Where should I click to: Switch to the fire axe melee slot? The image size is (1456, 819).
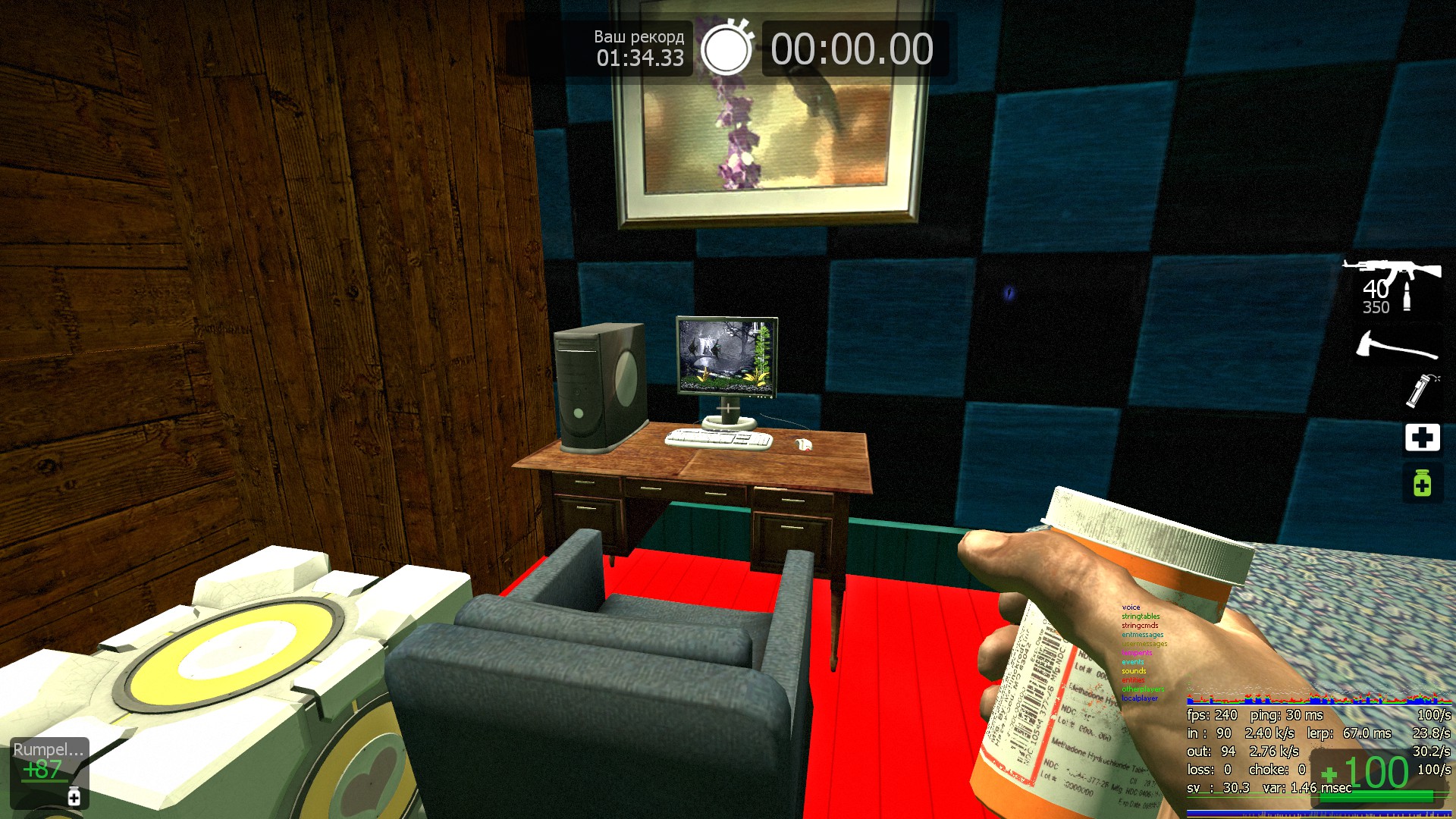(1396, 346)
